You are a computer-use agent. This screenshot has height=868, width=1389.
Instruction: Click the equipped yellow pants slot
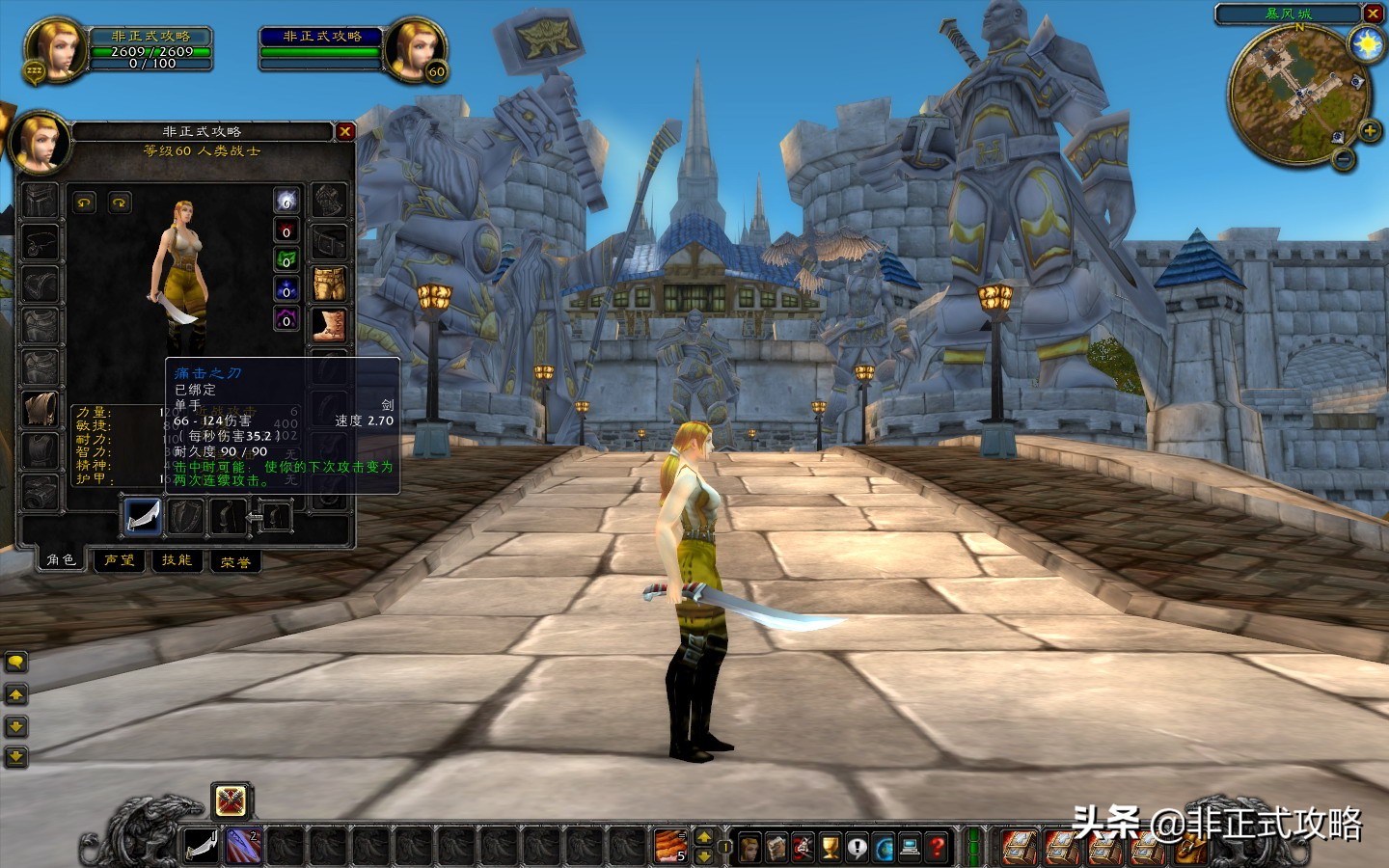(330, 284)
